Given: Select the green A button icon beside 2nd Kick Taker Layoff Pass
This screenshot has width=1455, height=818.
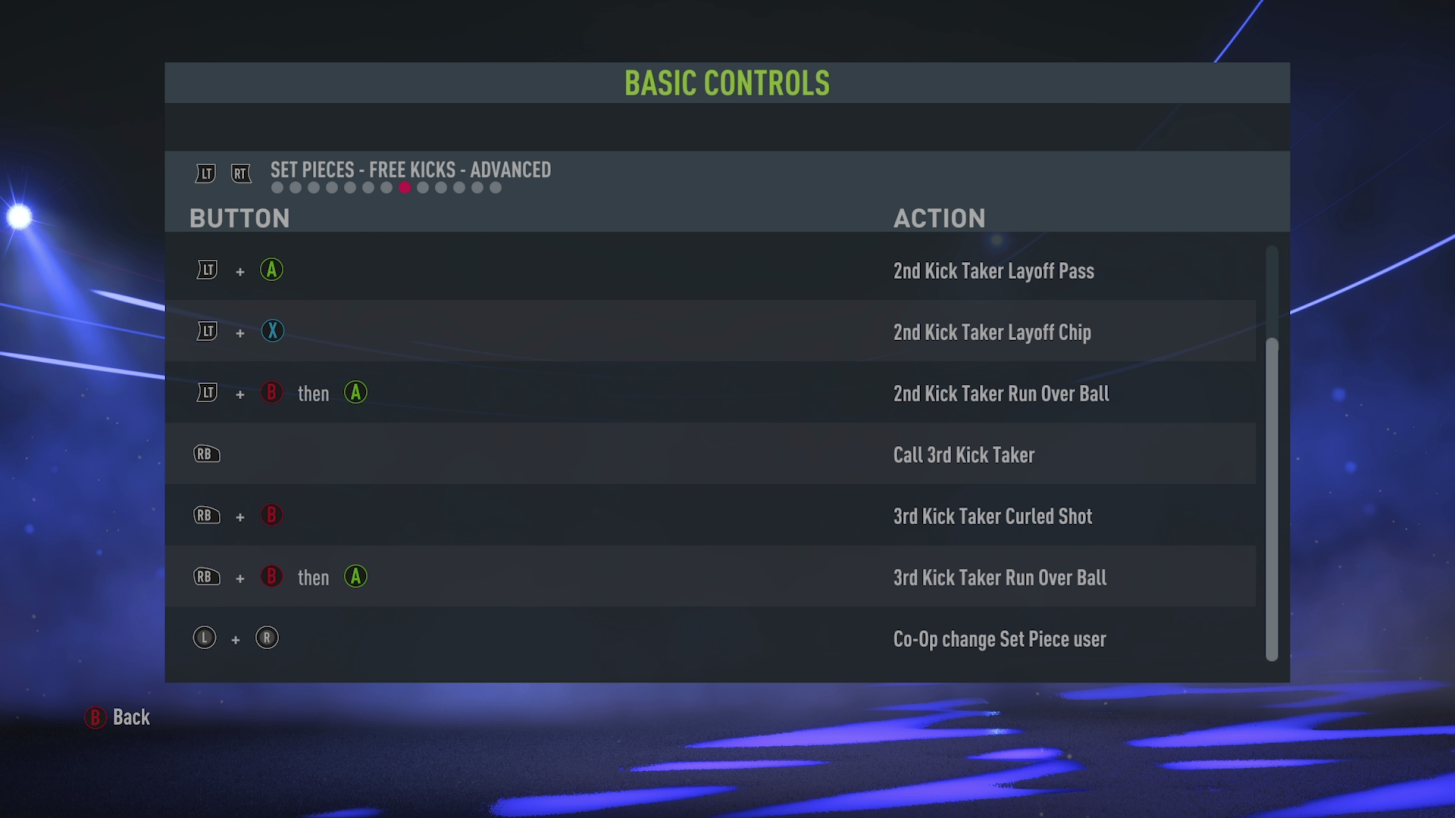Looking at the screenshot, I should point(271,269).
